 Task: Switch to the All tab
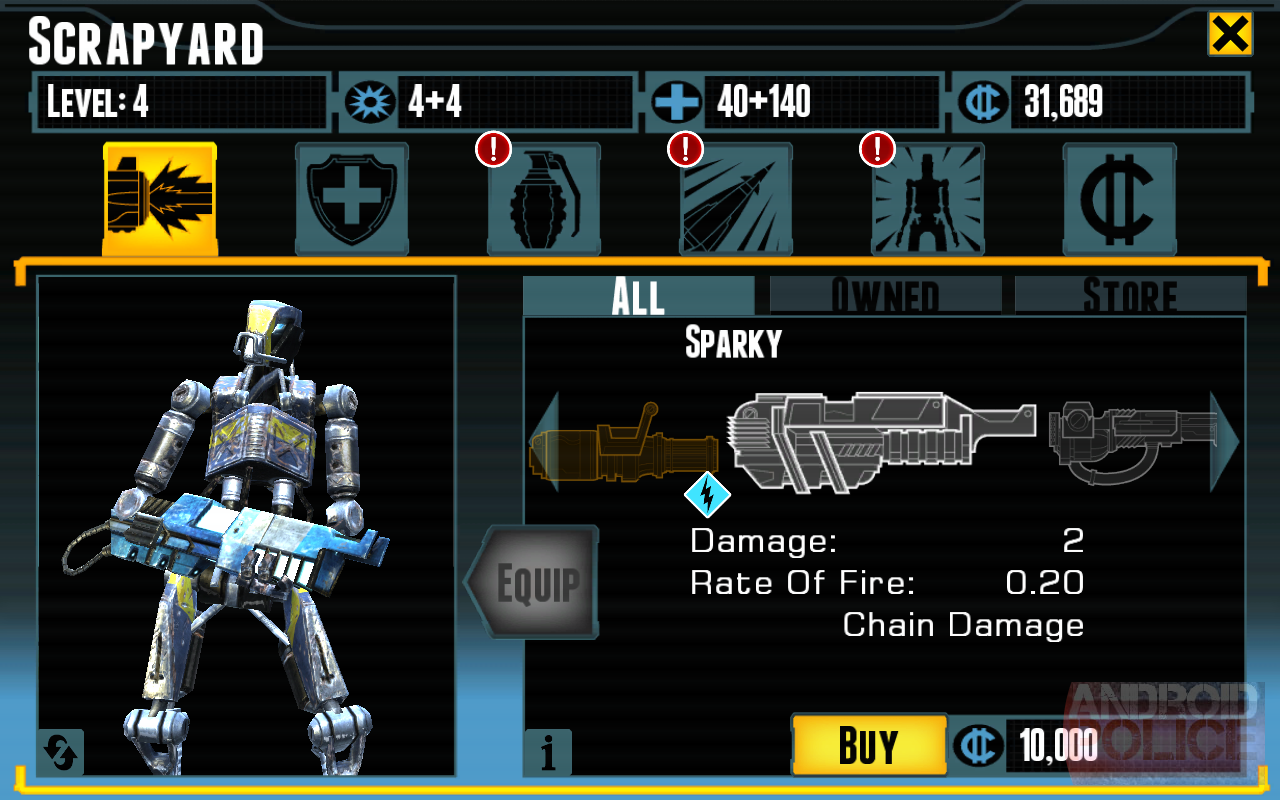pos(638,296)
